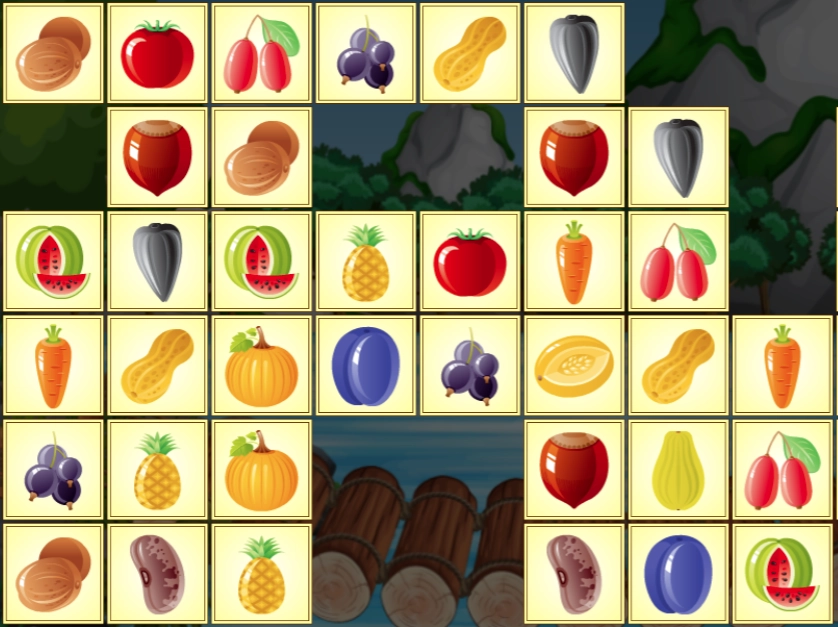This screenshot has width=838, height=627.
Task: Pick the bean tile beside the walnut
Action: tap(158, 574)
